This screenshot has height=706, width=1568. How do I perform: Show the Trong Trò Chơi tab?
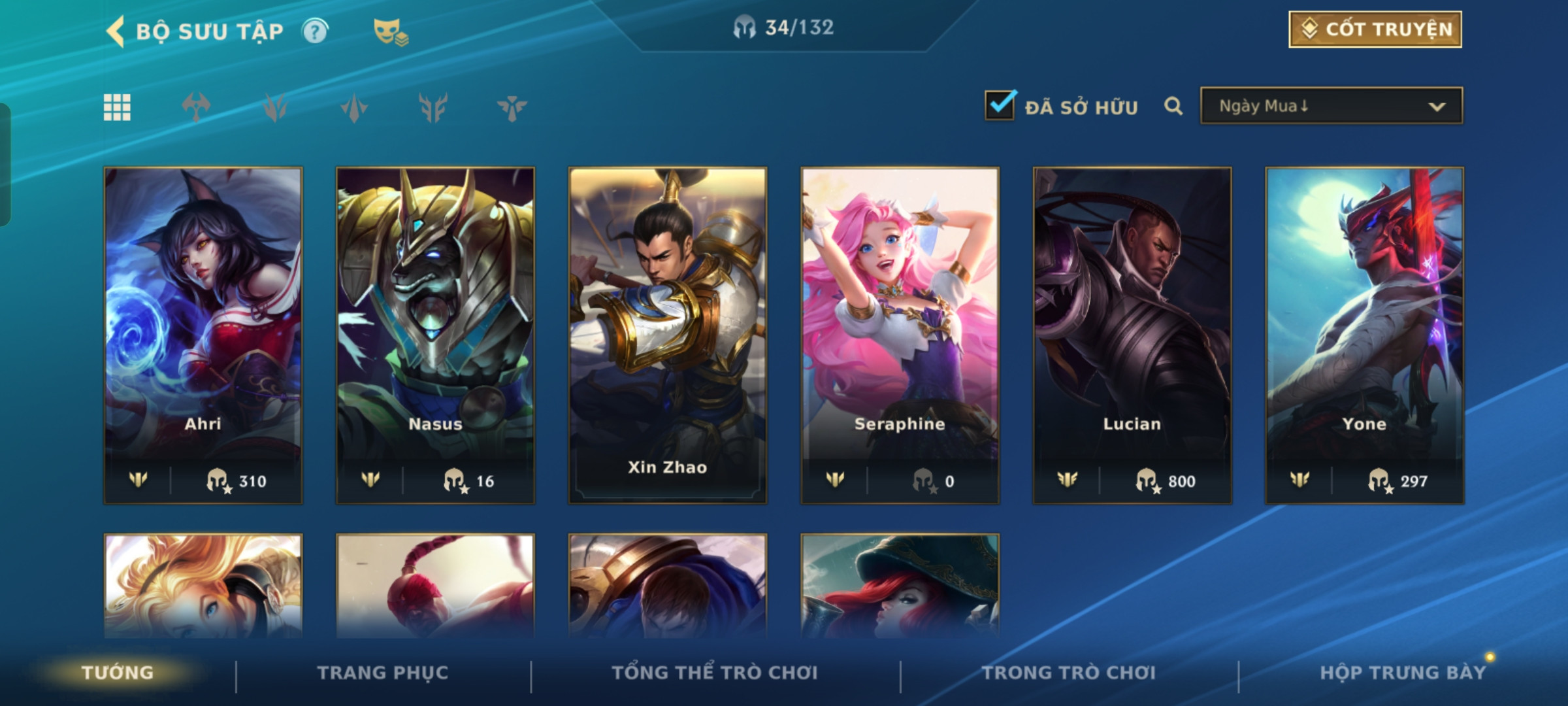[1068, 673]
